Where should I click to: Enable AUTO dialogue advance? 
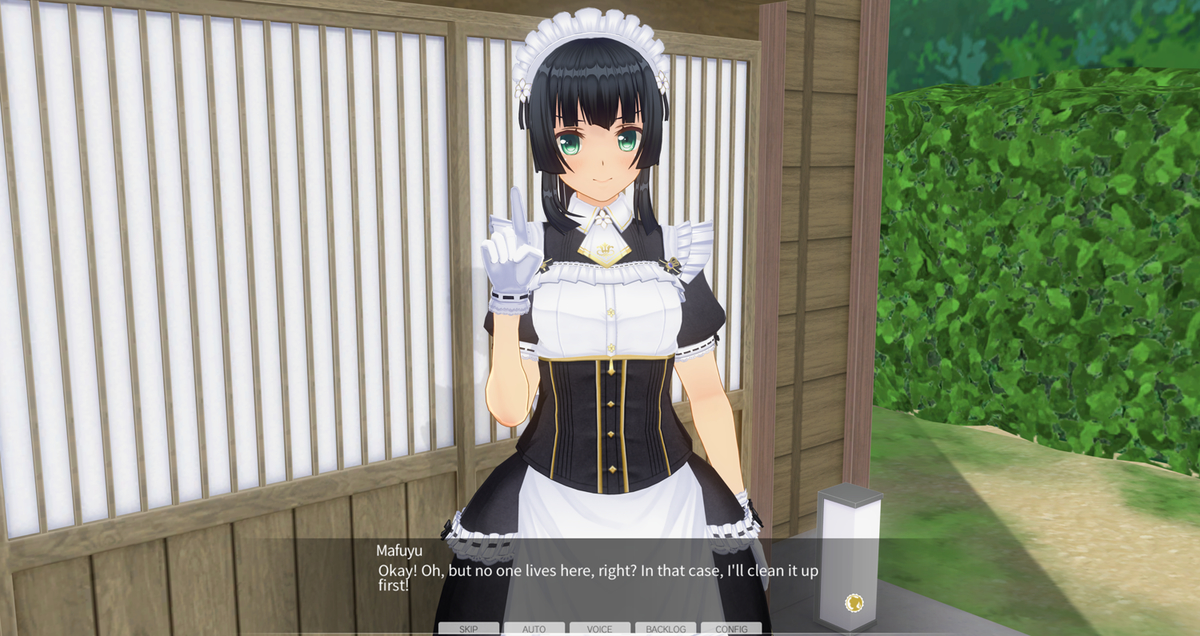pos(534,629)
